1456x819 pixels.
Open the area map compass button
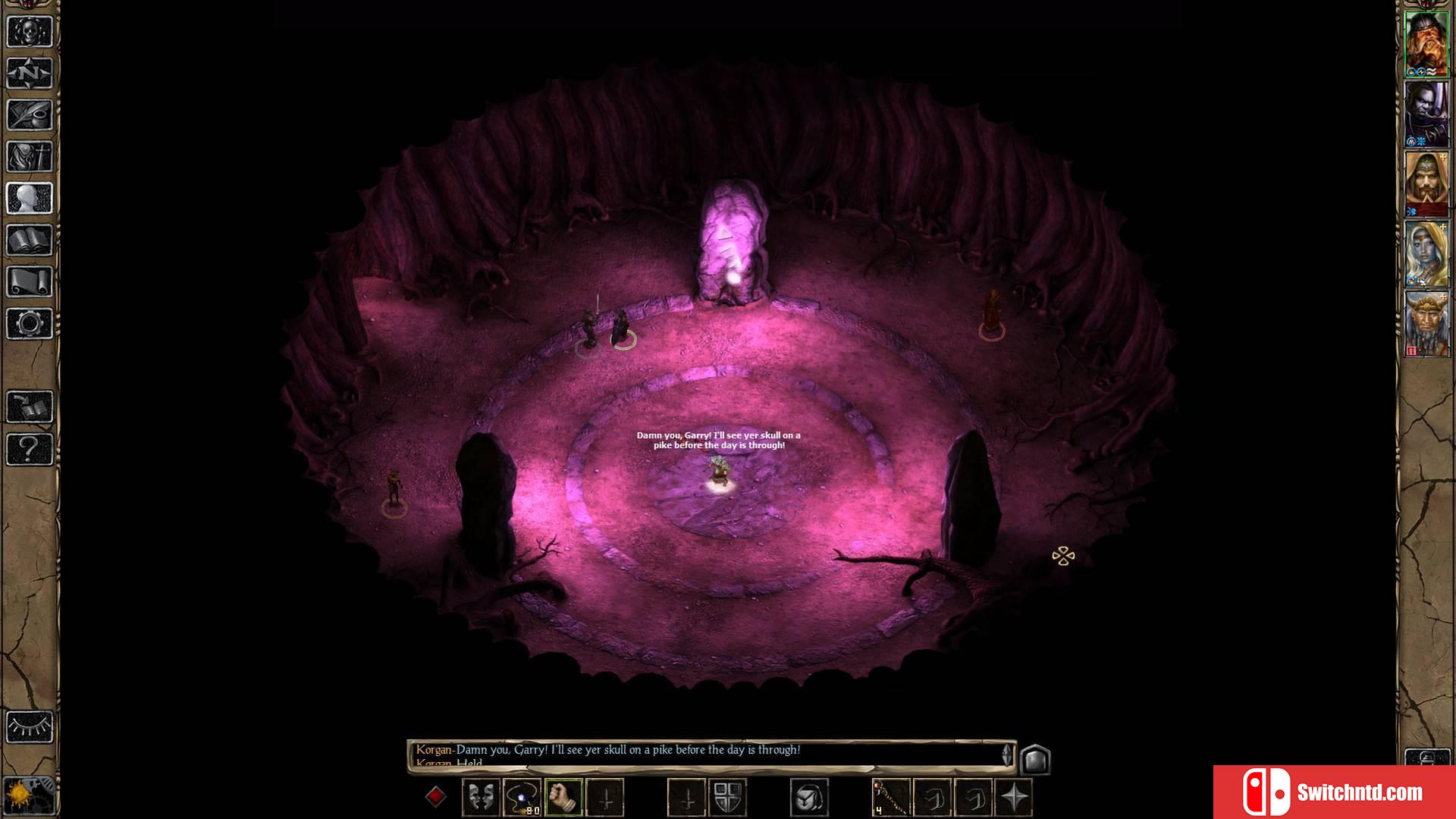point(30,74)
